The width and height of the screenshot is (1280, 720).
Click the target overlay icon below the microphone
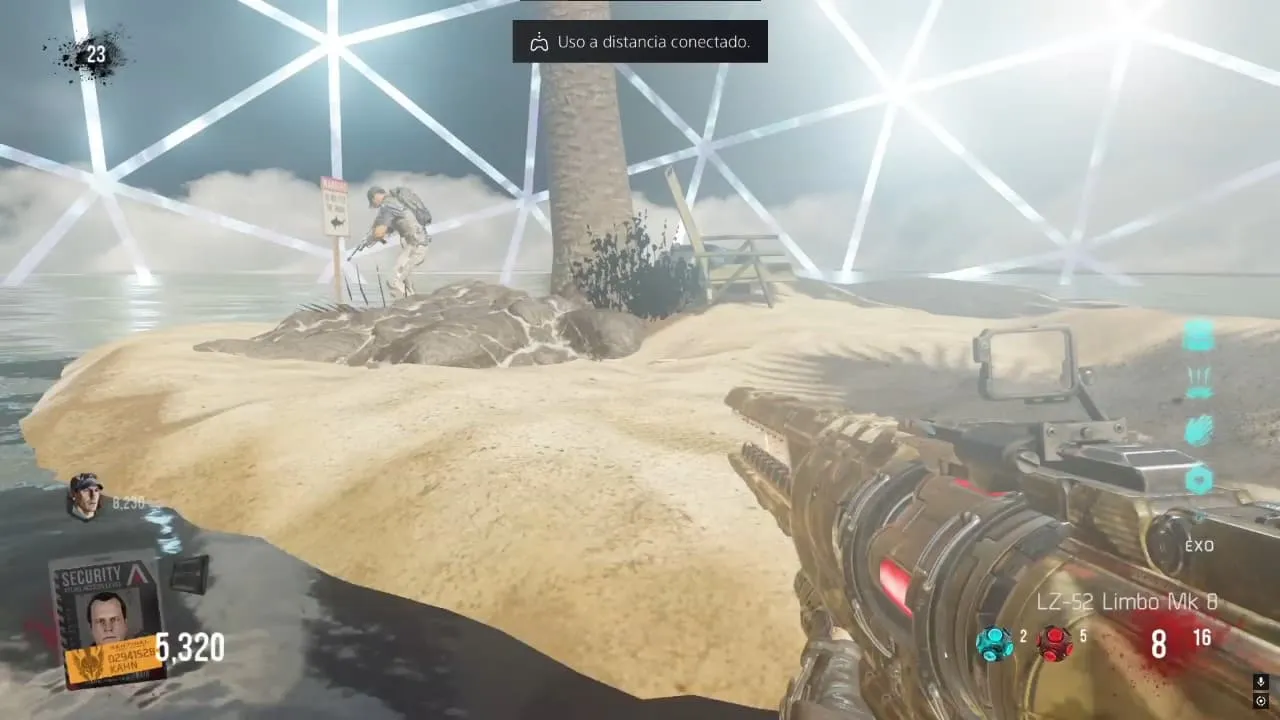(1261, 701)
